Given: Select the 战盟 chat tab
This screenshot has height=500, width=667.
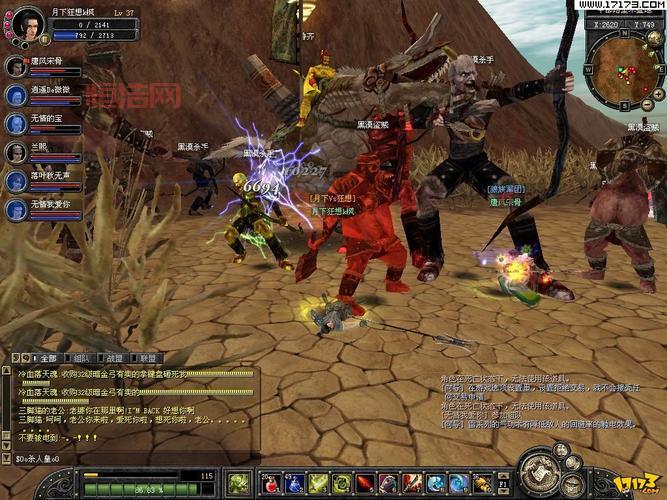Looking at the screenshot, I should [x=115, y=357].
